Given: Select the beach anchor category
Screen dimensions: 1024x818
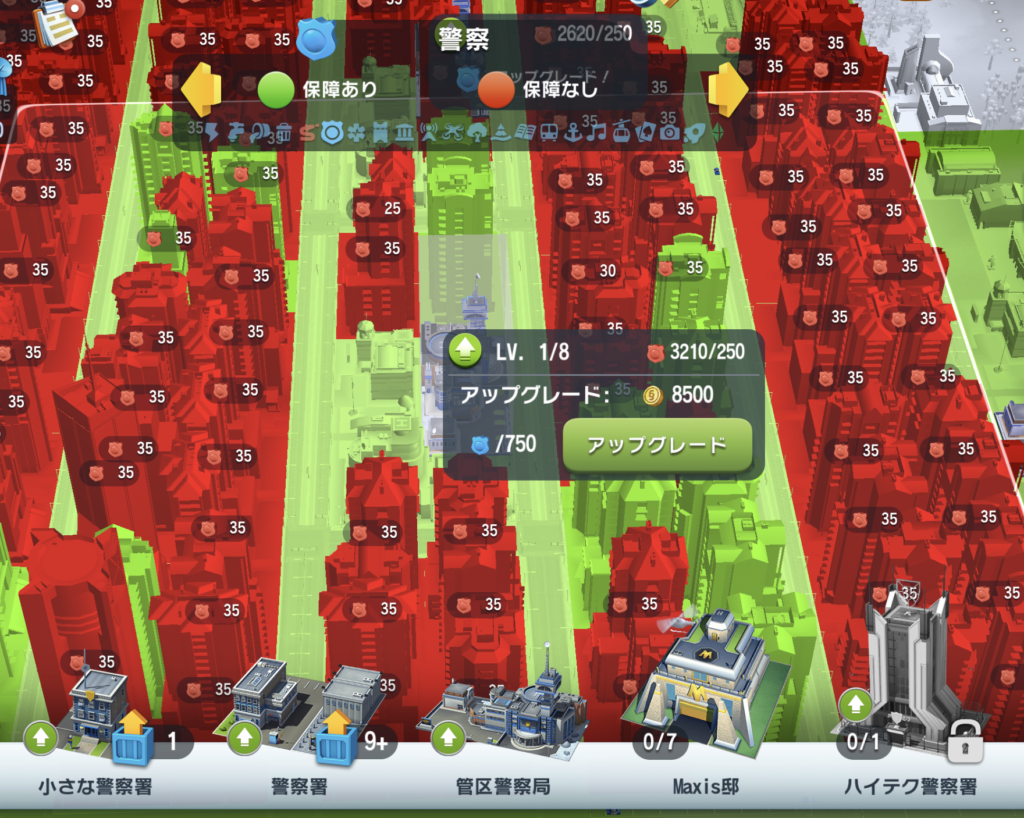Looking at the screenshot, I should tap(573, 131).
